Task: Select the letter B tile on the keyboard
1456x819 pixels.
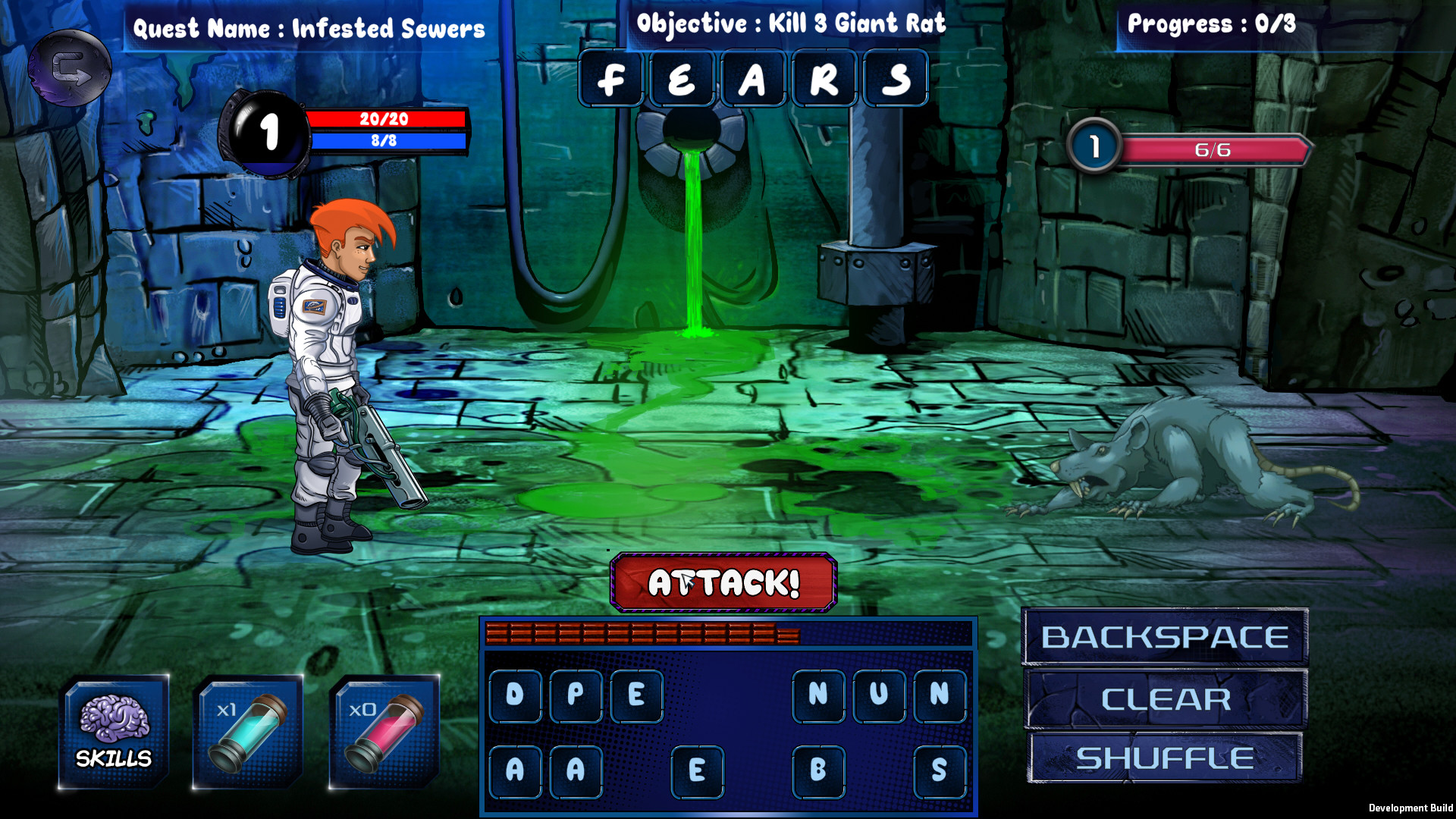Action: [x=820, y=772]
